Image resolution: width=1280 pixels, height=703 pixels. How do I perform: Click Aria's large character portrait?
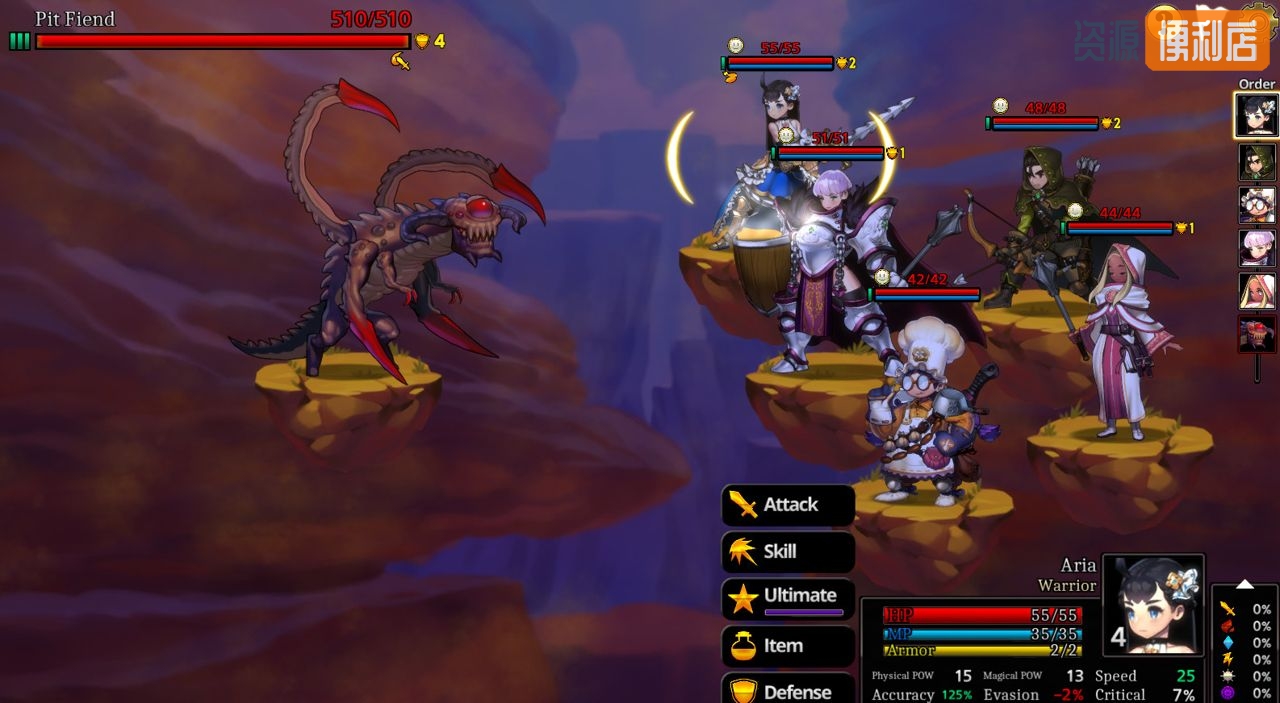coord(1153,604)
